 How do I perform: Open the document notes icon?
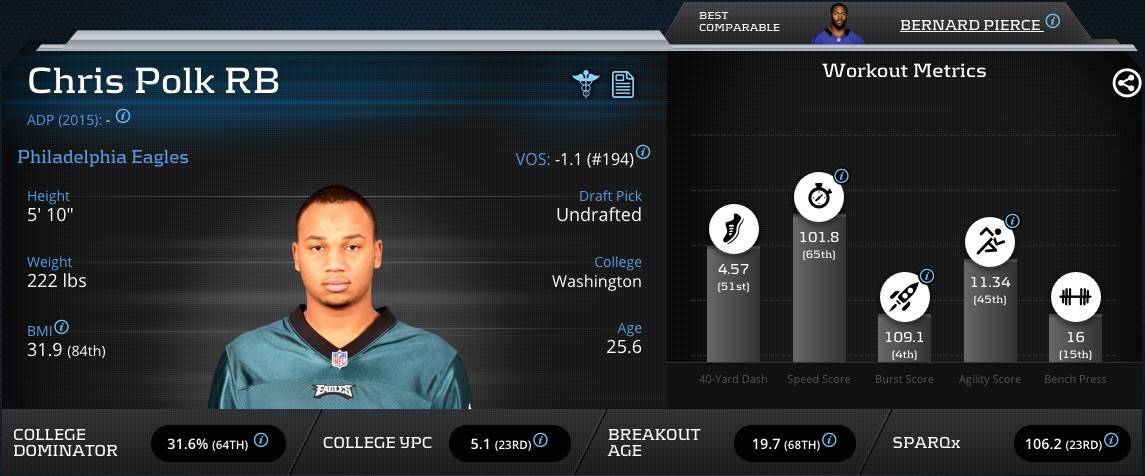coord(623,84)
